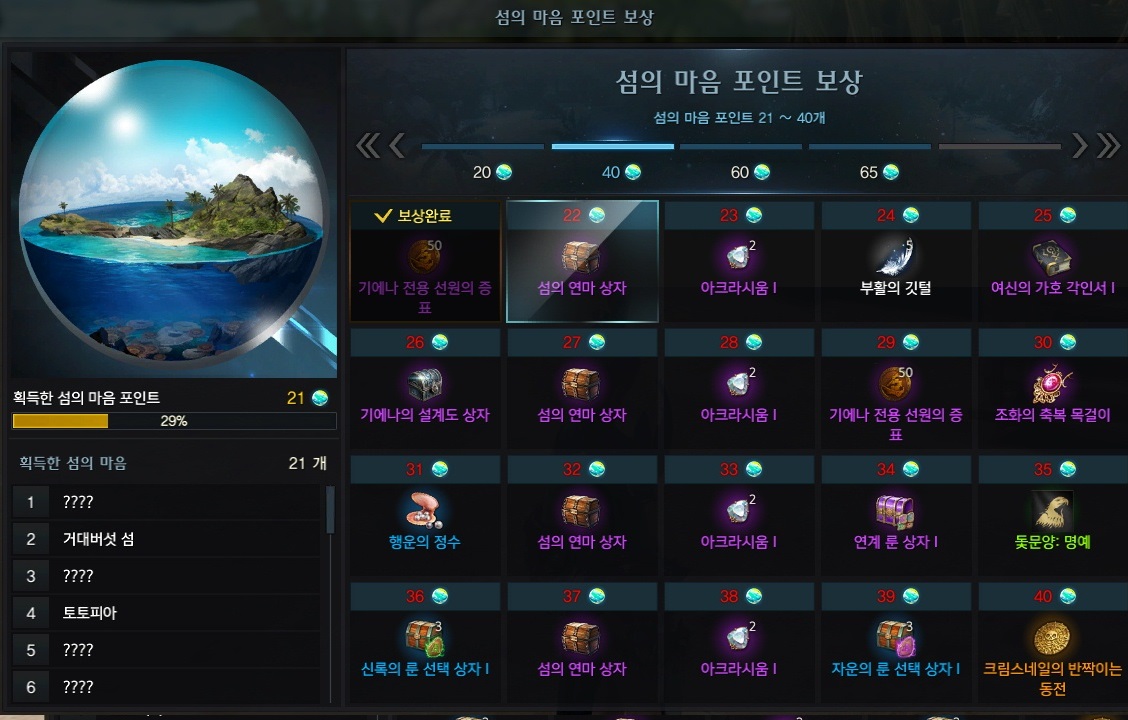The image size is (1128, 720).
Task: Select the 신록의 룬 선택 상자 I reward
Action: 425,642
